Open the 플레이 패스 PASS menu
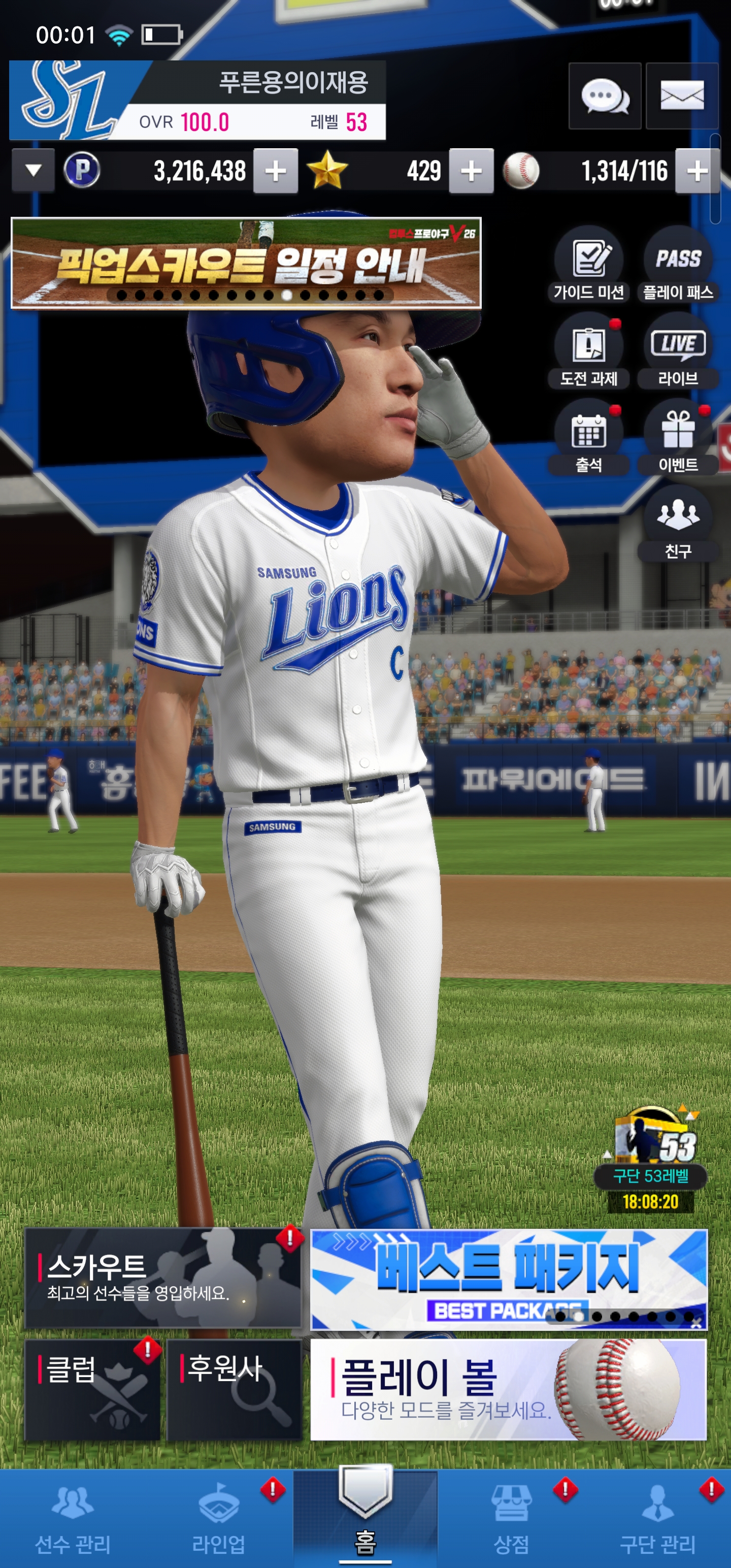731x1568 pixels. (x=678, y=265)
